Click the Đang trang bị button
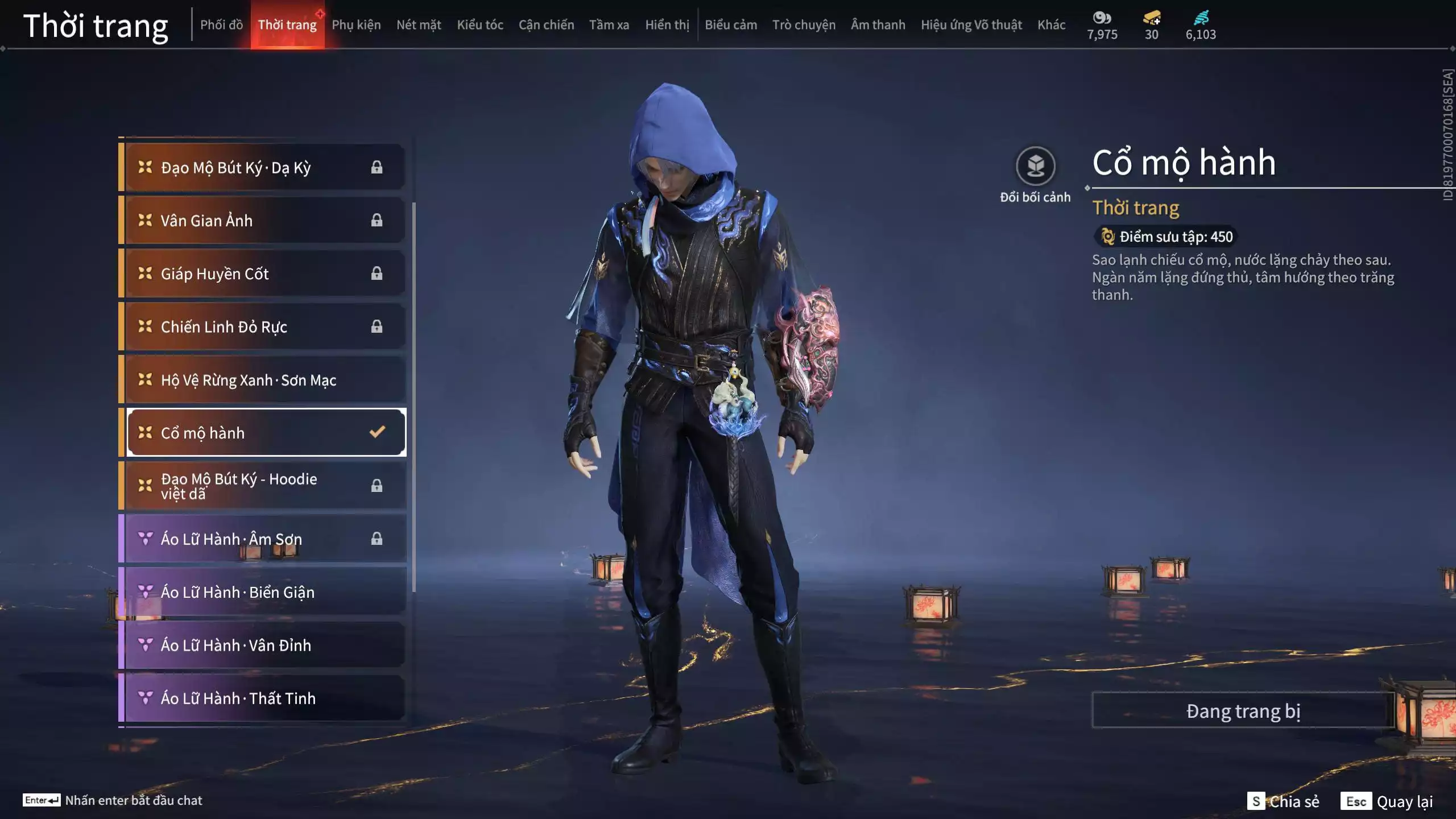Image resolution: width=1456 pixels, height=819 pixels. point(1243,711)
